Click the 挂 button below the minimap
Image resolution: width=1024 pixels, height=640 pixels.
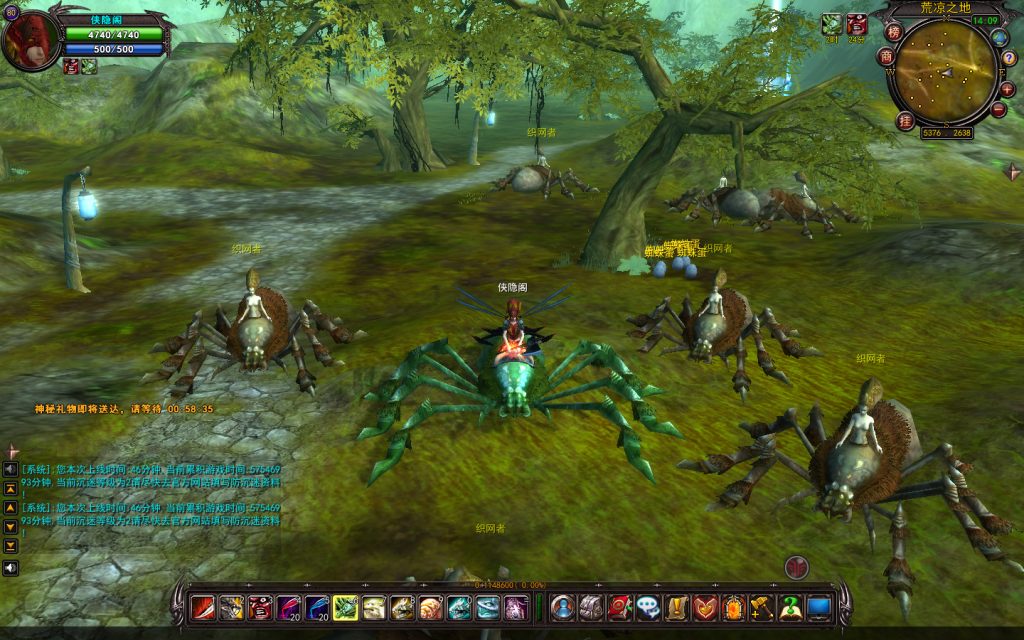(x=906, y=121)
